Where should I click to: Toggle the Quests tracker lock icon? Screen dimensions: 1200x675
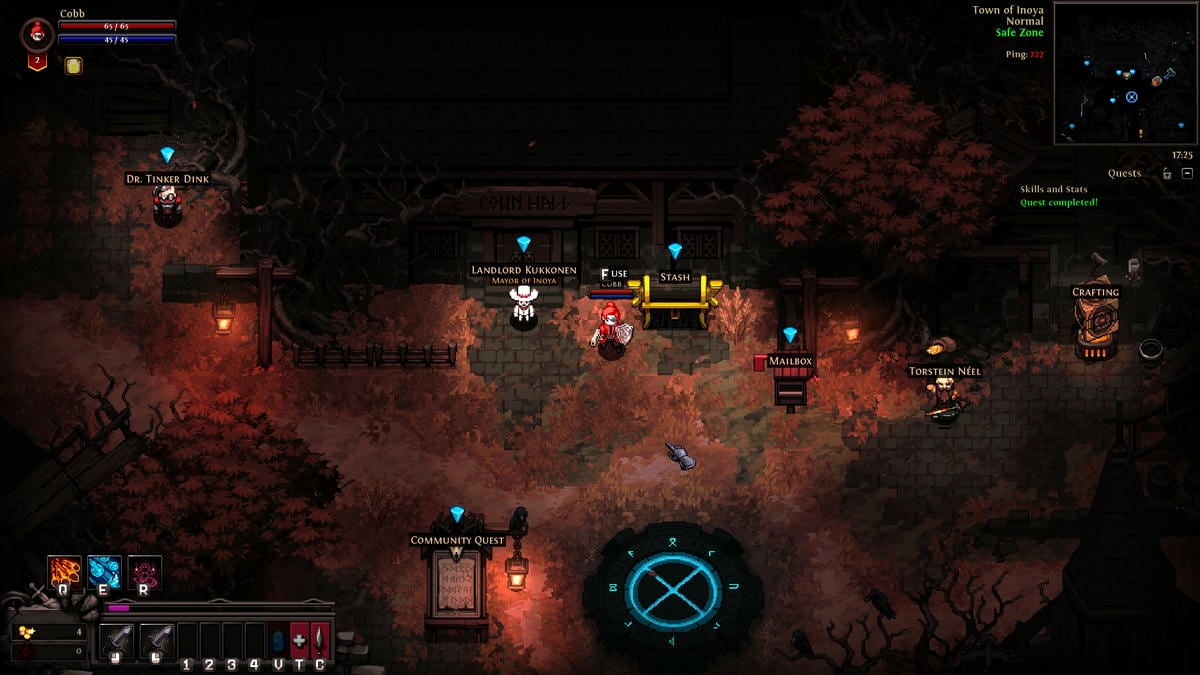[x=1166, y=173]
